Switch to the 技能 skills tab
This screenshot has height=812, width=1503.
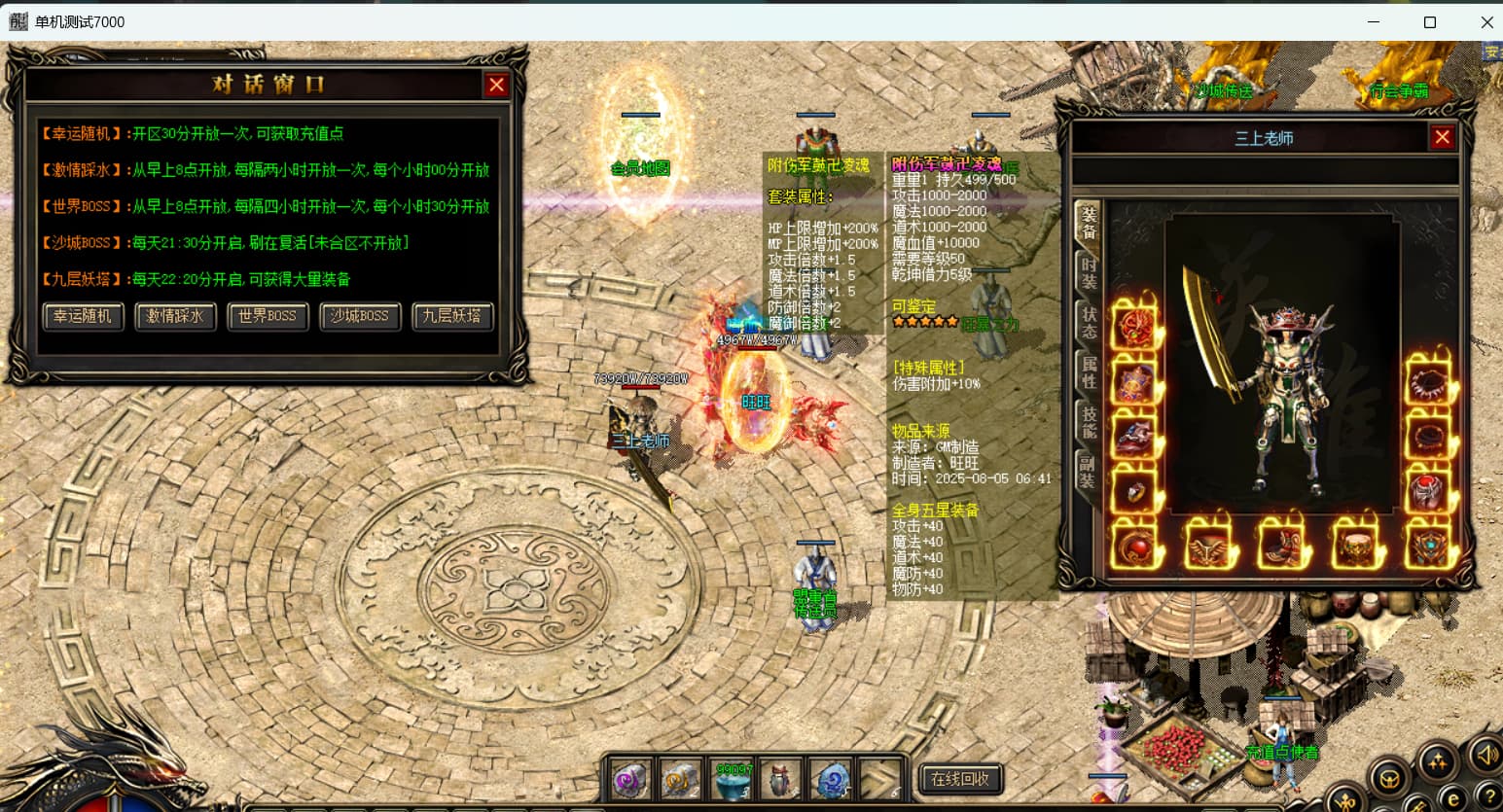(1088, 422)
